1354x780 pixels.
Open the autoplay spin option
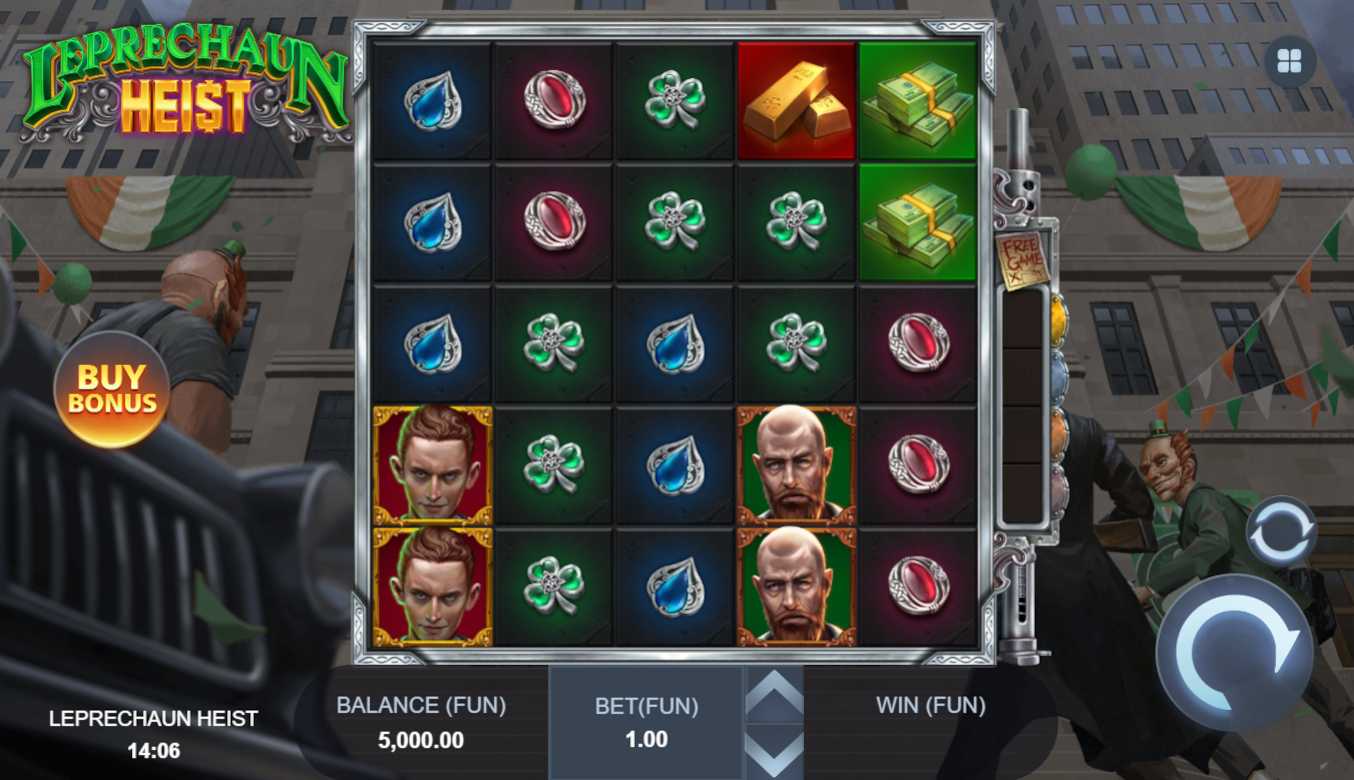coord(1281,531)
